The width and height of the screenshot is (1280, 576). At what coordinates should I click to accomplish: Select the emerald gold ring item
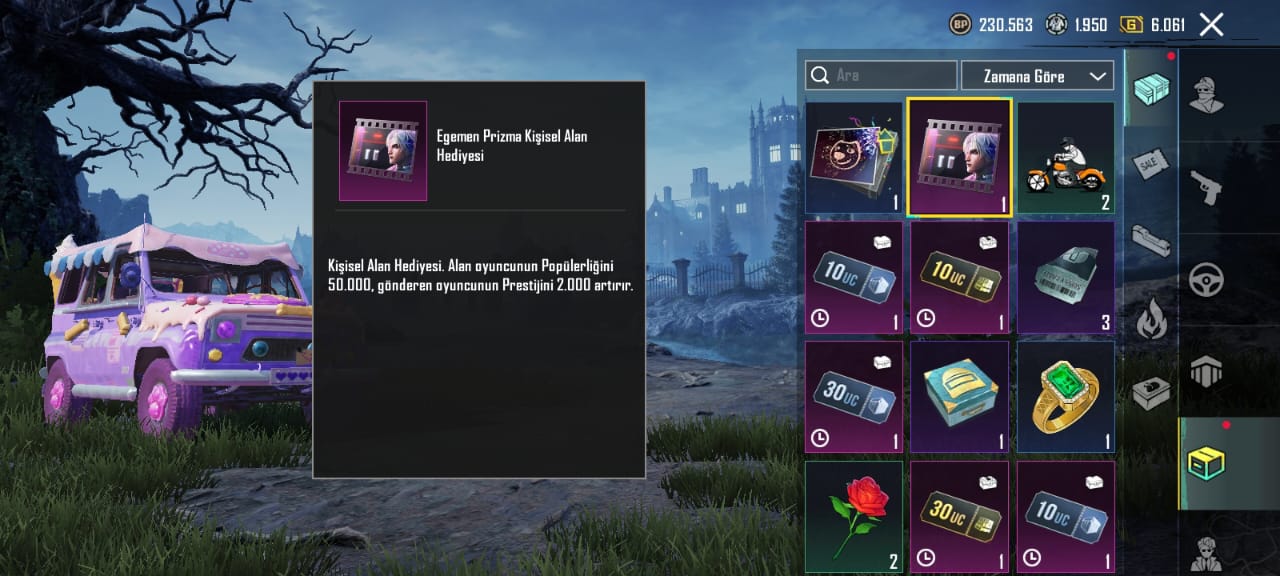point(1066,396)
